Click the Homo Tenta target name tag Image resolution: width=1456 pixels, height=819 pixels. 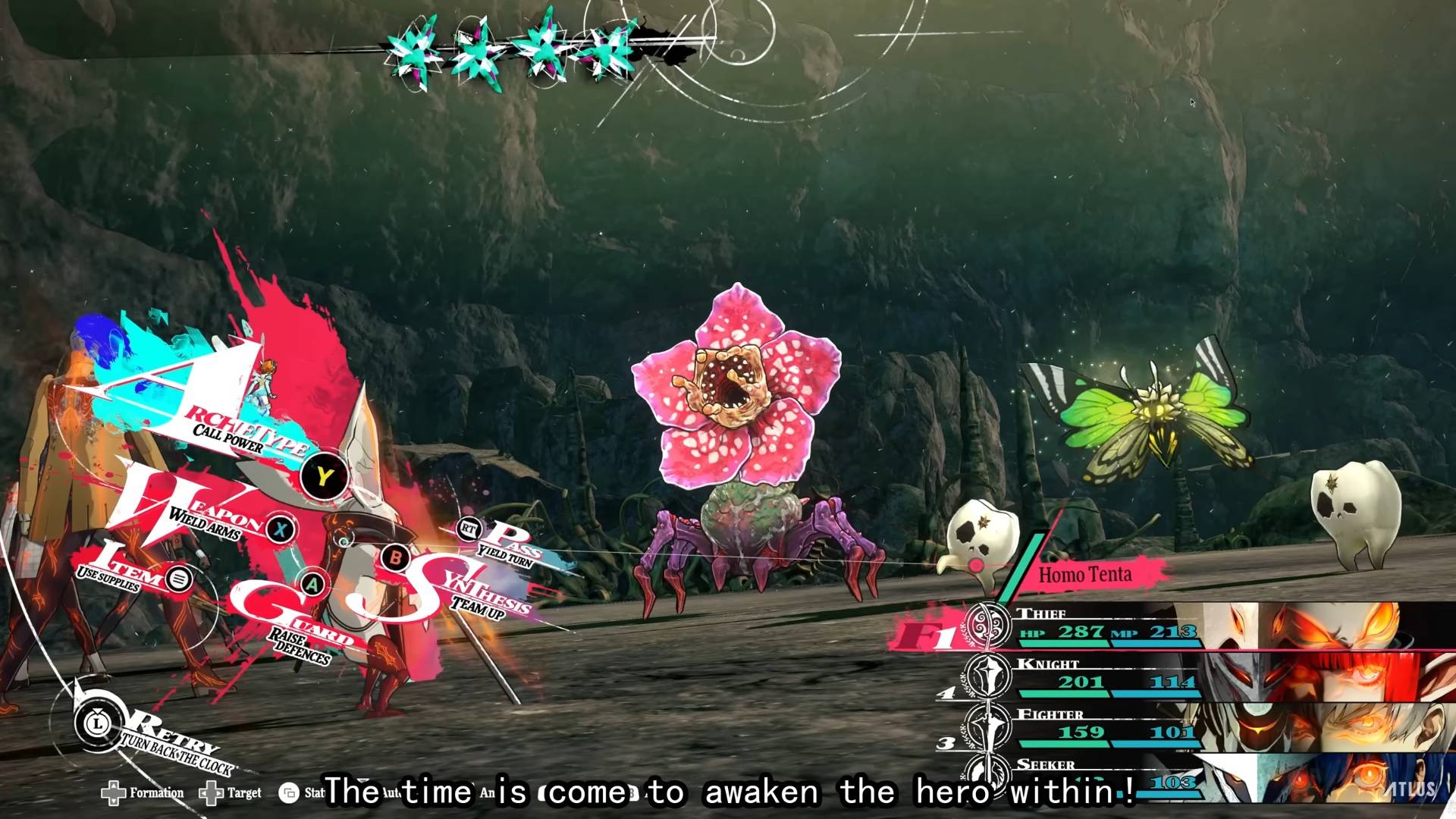[1085, 575]
